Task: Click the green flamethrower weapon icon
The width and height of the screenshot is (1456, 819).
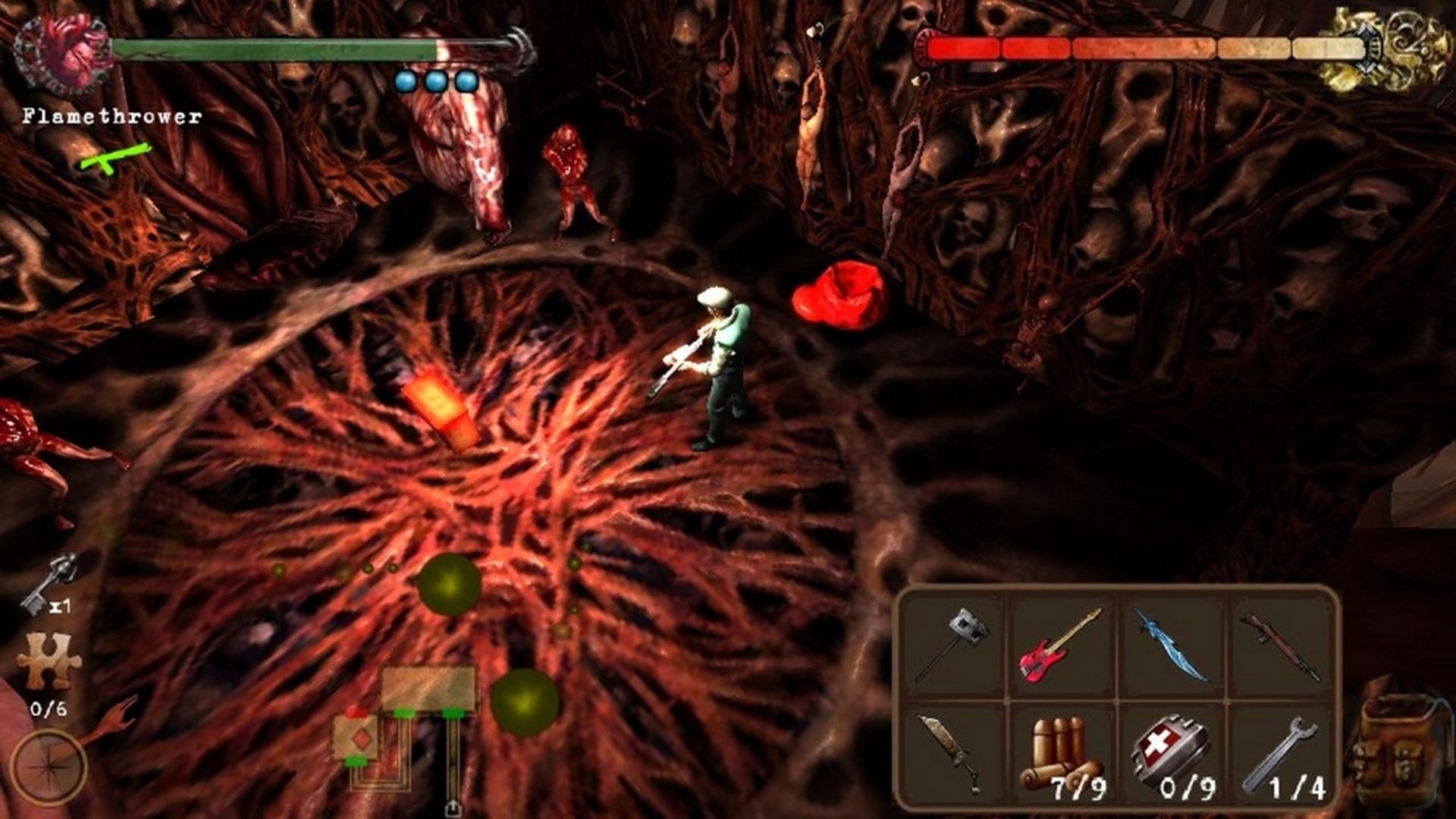Action: tap(115, 157)
